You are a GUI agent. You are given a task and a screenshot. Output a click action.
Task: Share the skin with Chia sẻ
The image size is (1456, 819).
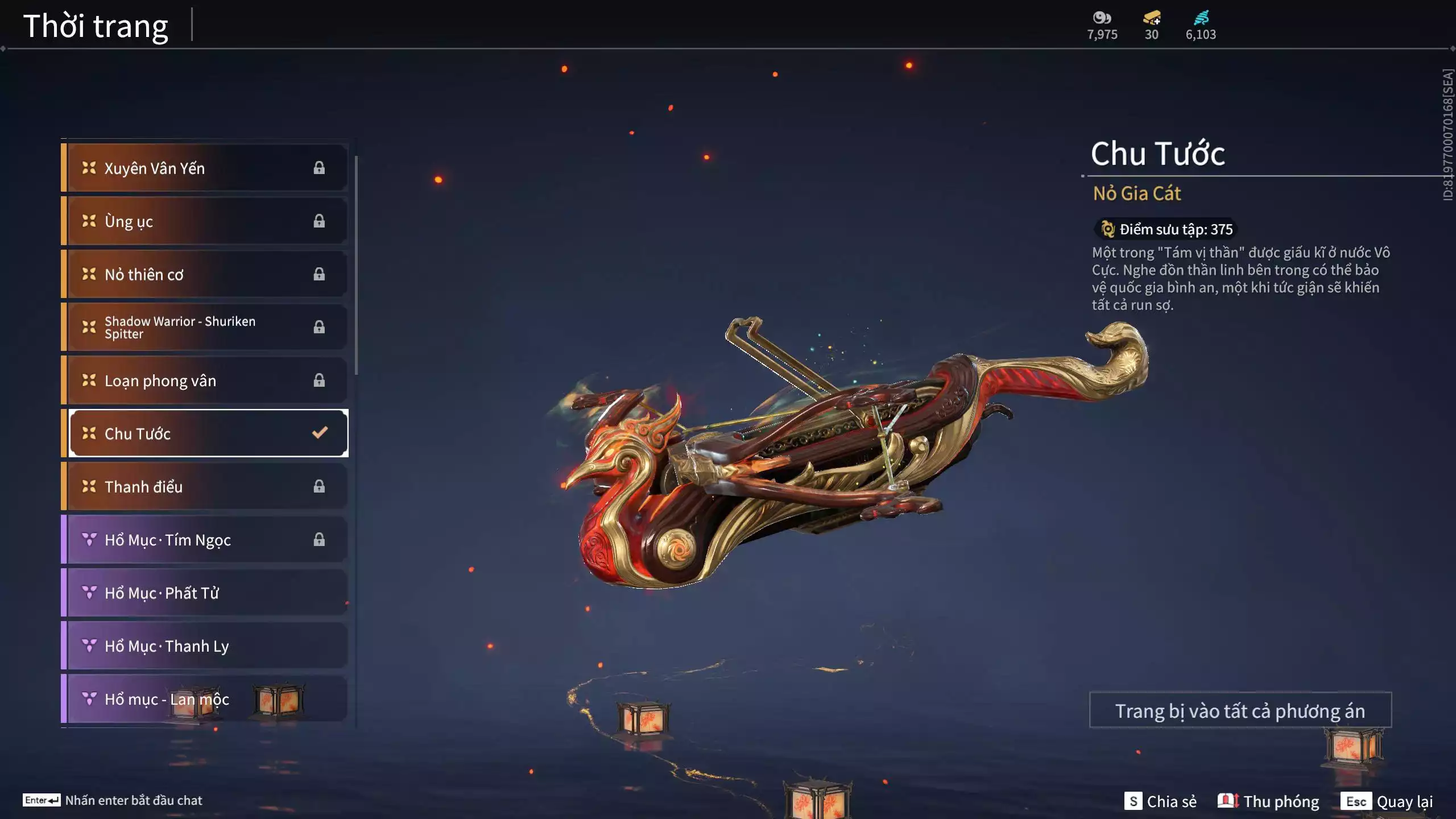(x=1161, y=801)
